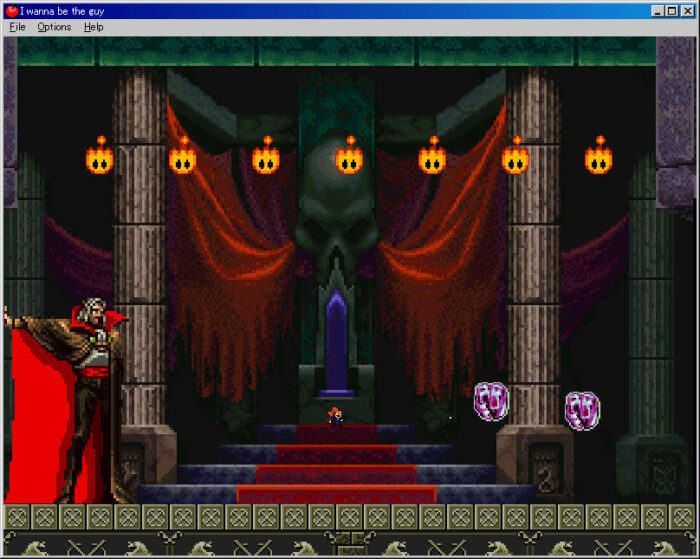Screen dimensions: 700x559
Task: Open the Options menu
Action: (54, 27)
